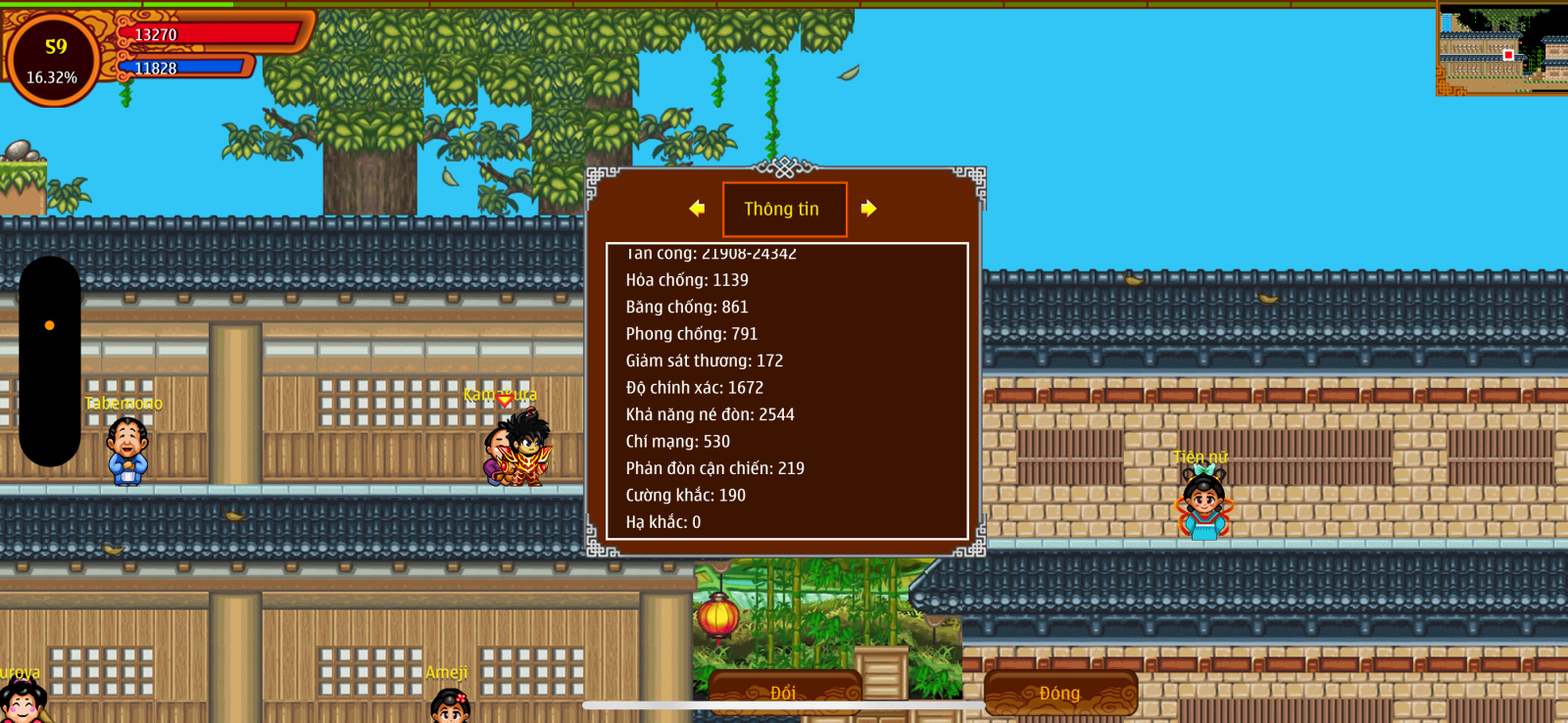Close the panel with Đóng button
This screenshot has height=723, width=1568.
pyautogui.click(x=1060, y=693)
